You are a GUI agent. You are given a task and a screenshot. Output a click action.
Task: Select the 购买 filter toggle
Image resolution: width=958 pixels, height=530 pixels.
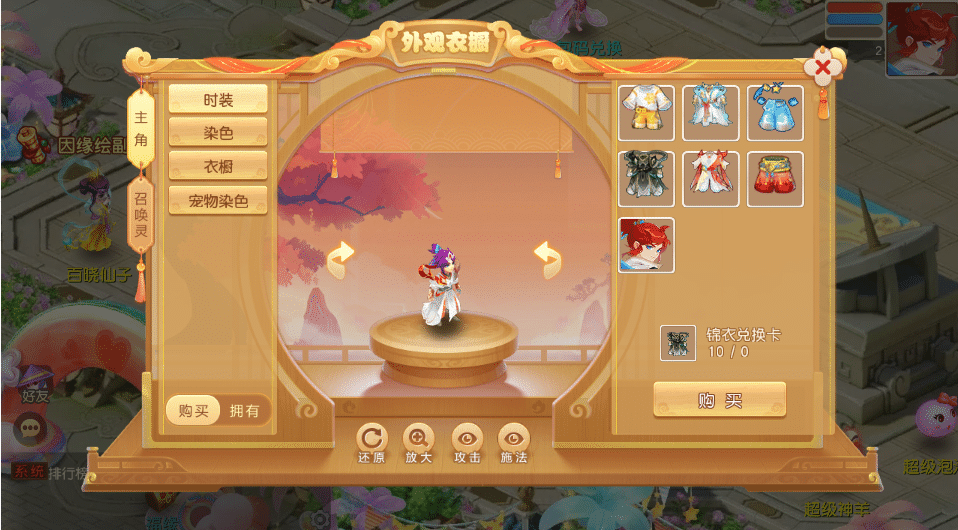coord(193,410)
